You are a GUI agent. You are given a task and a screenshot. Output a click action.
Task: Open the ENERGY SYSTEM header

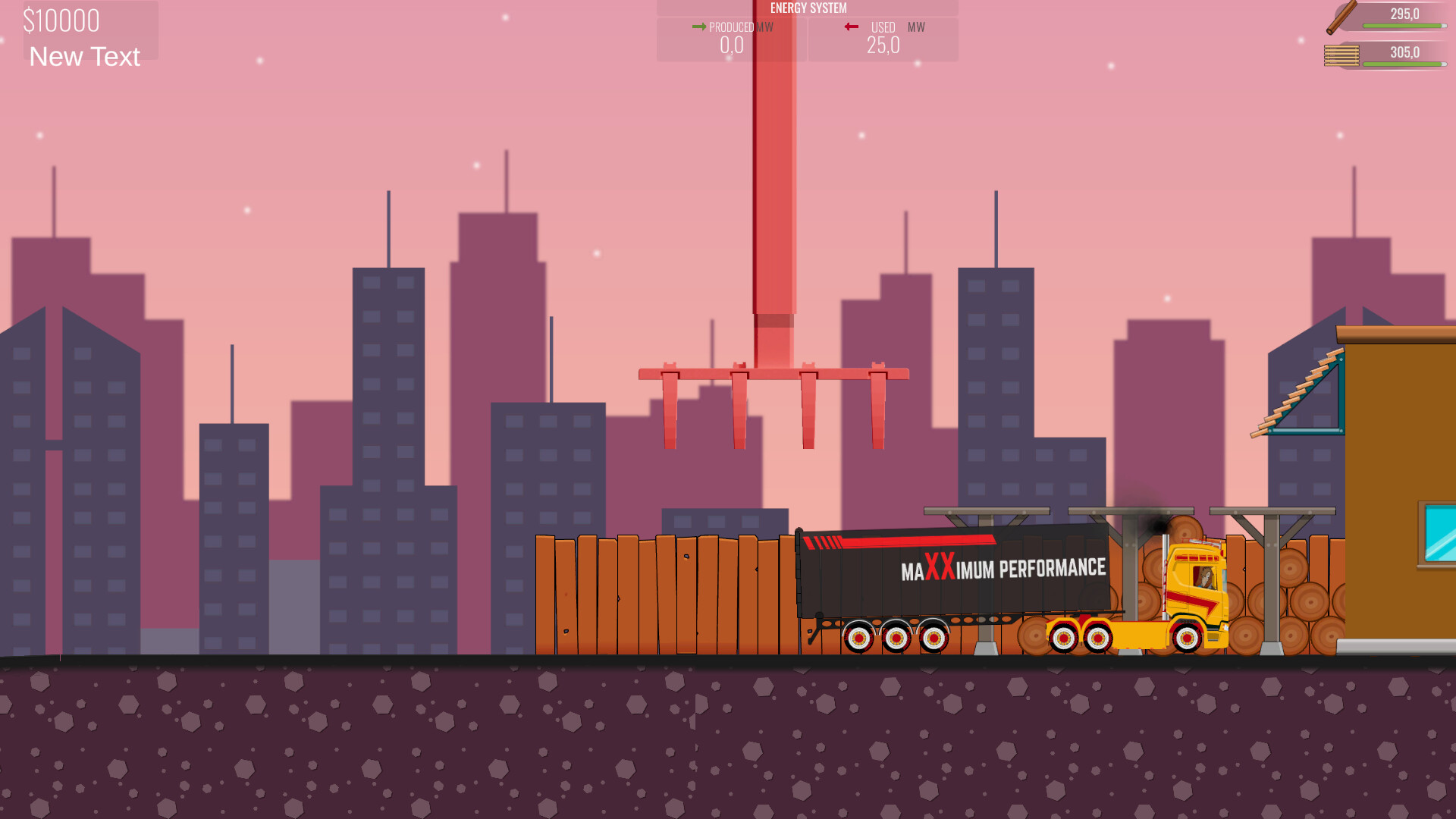[808, 8]
